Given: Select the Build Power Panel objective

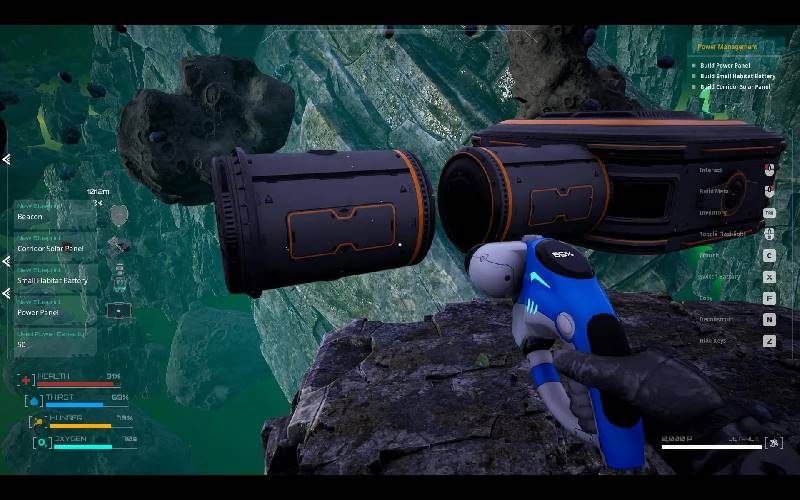Looking at the screenshot, I should coord(725,65).
